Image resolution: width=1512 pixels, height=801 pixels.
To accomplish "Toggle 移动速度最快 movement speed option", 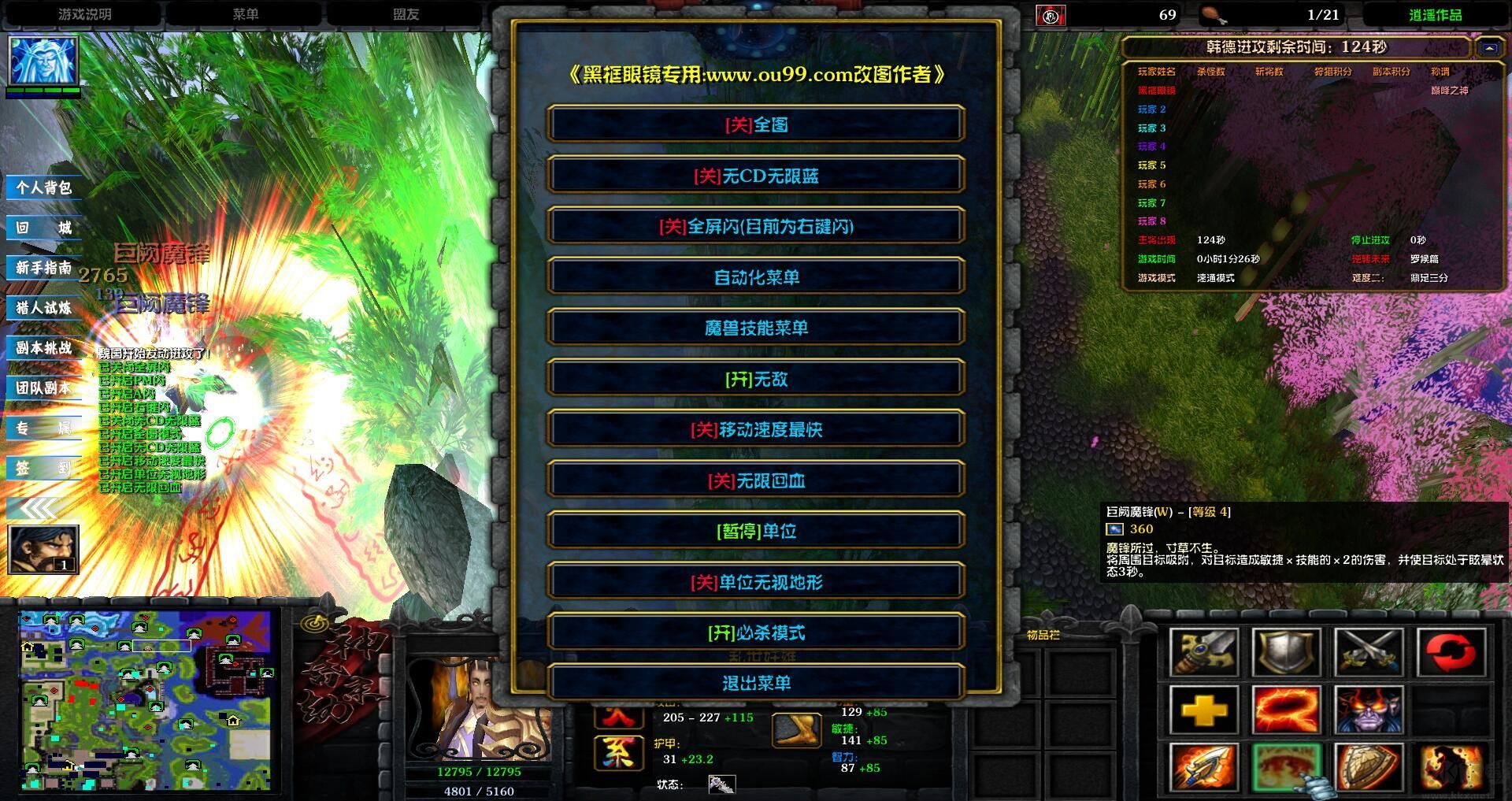I will 756,429.
